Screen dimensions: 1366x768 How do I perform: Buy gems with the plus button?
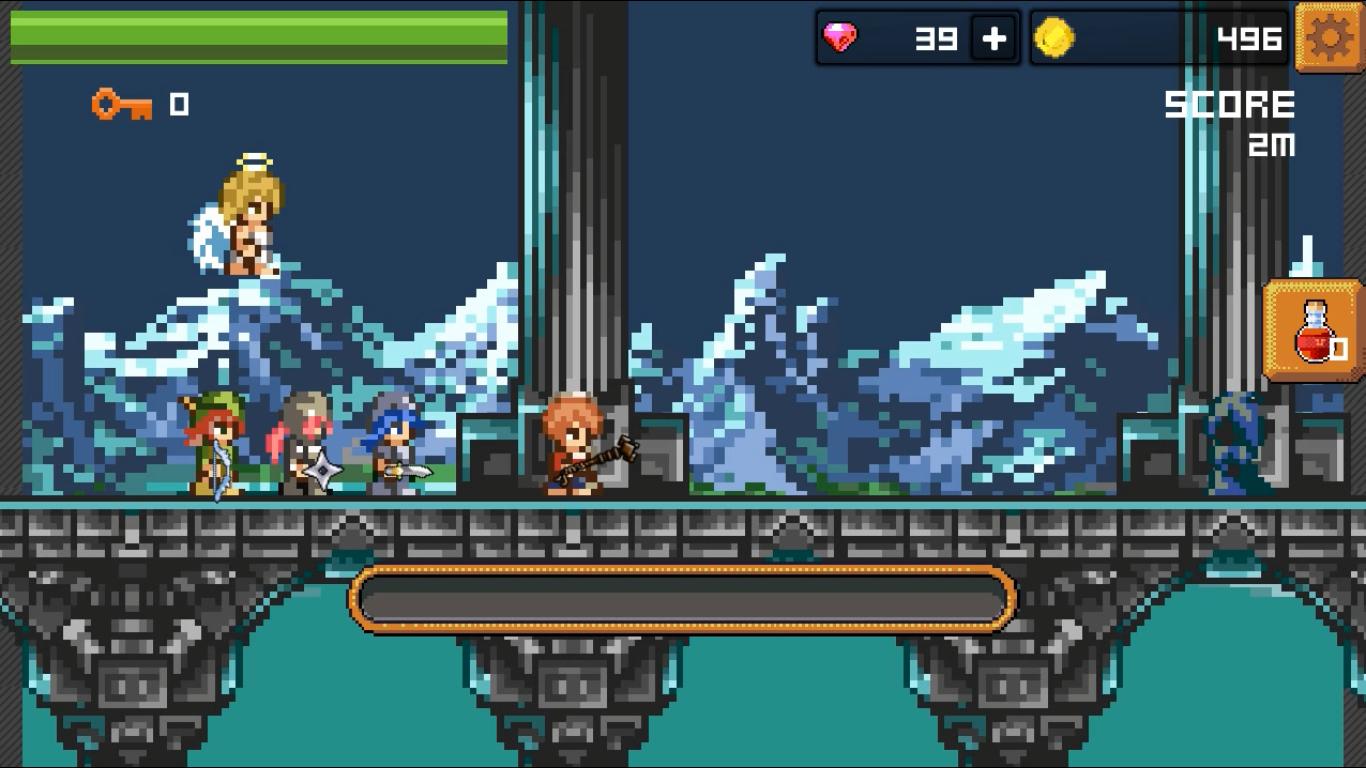pos(993,38)
